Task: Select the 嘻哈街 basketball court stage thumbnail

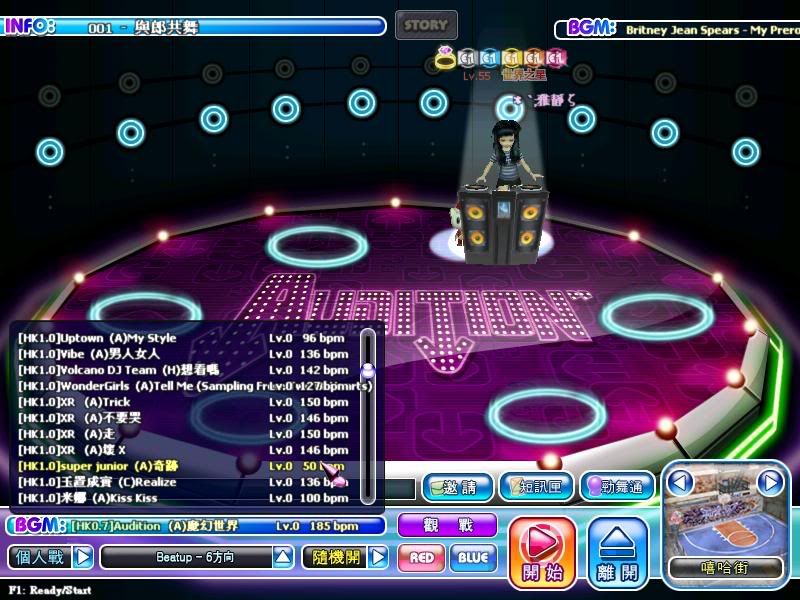Action: 725,525
